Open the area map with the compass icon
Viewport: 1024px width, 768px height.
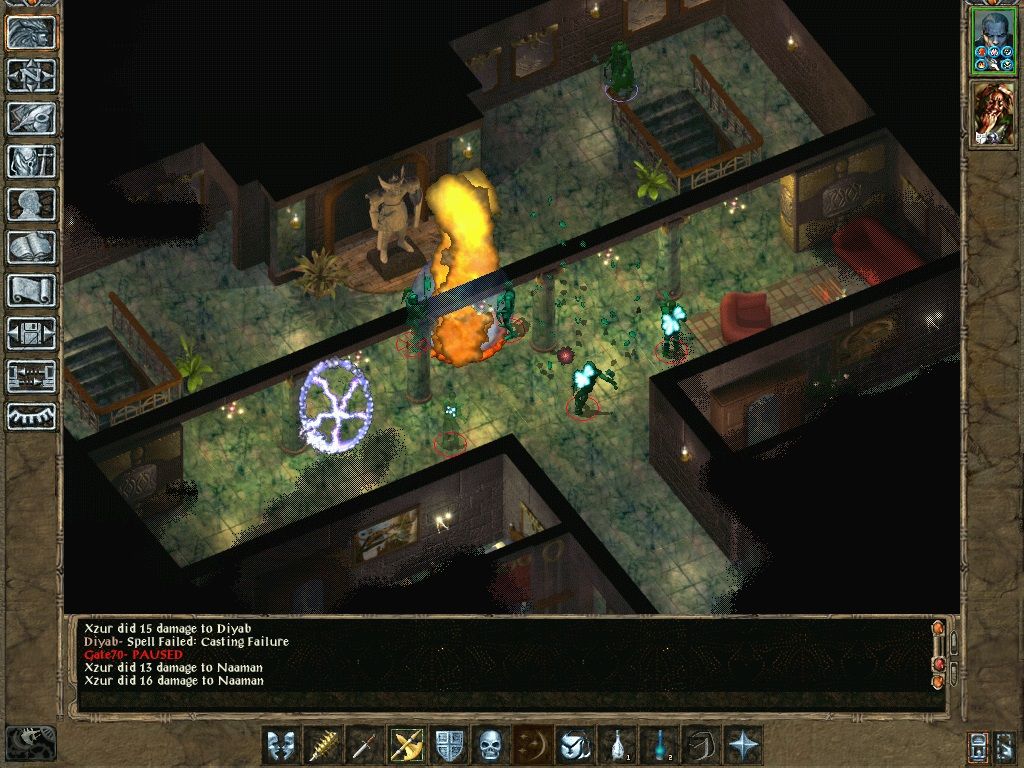(32, 75)
